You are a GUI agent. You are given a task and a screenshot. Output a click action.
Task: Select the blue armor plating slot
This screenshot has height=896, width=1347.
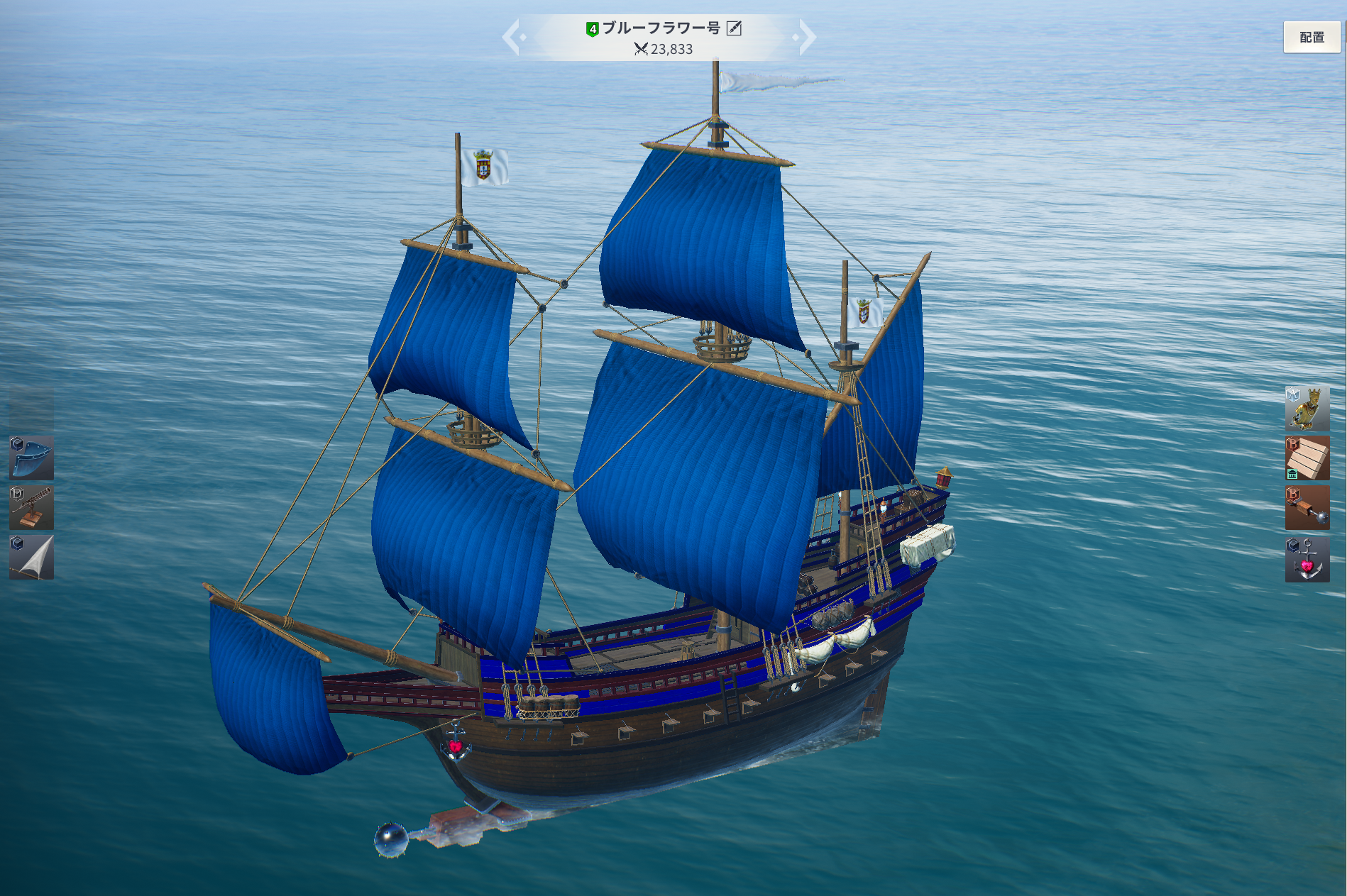click(31, 458)
